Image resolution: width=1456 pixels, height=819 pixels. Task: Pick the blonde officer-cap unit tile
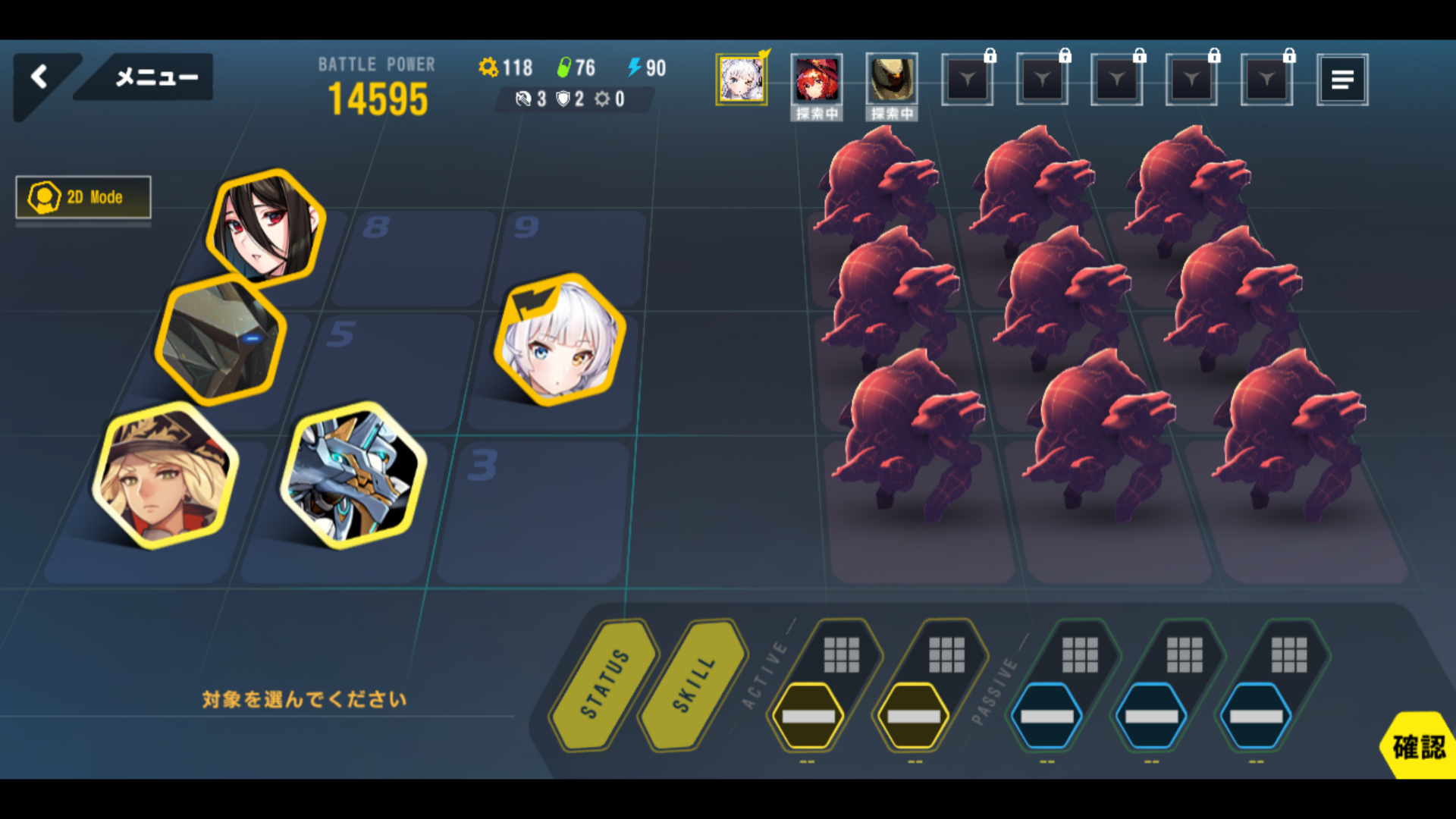(165, 476)
